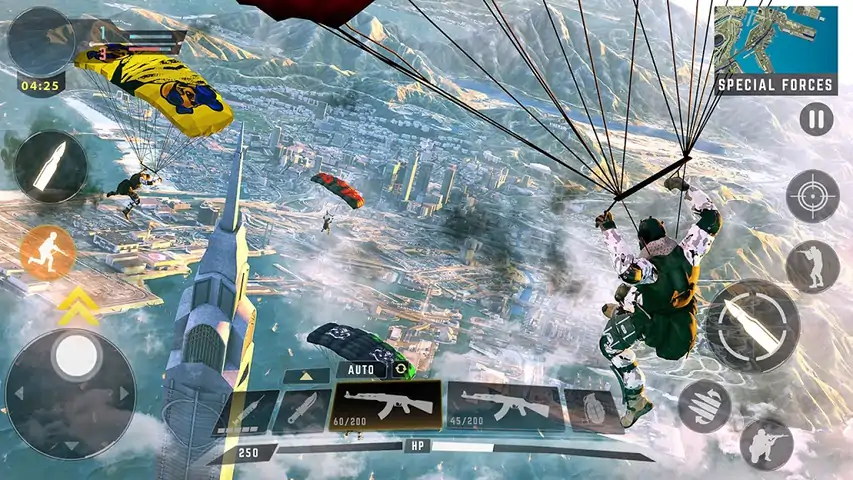The image size is (853, 480).
Task: Toggle the AUTO fire mode button
Action: 360,368
